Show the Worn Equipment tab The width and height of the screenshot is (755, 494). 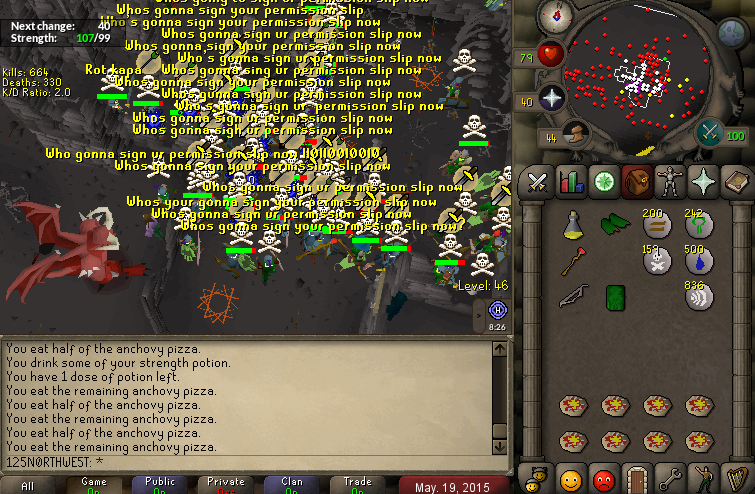tap(670, 181)
